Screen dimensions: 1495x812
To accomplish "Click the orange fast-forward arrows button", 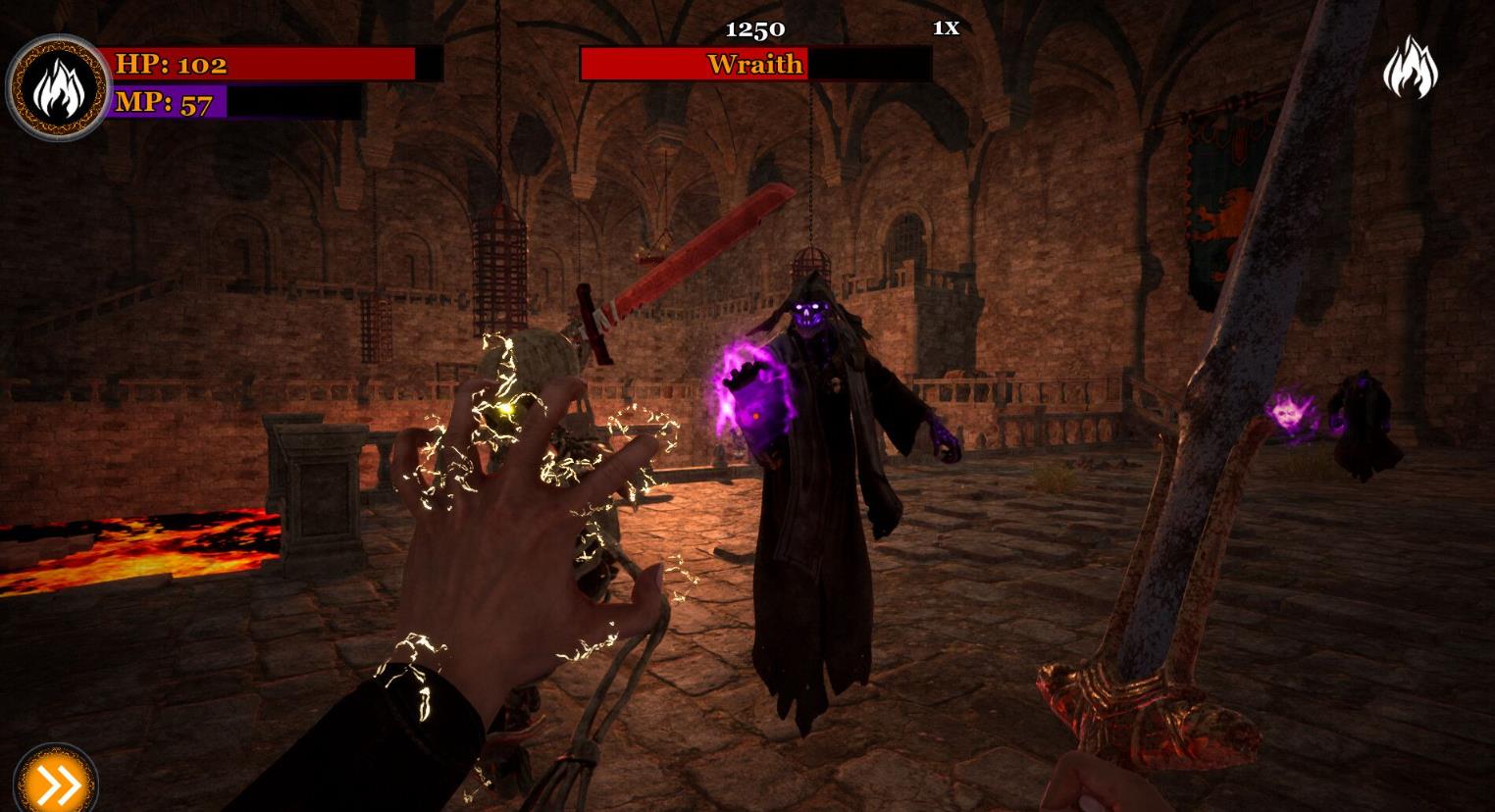I will [x=54, y=784].
